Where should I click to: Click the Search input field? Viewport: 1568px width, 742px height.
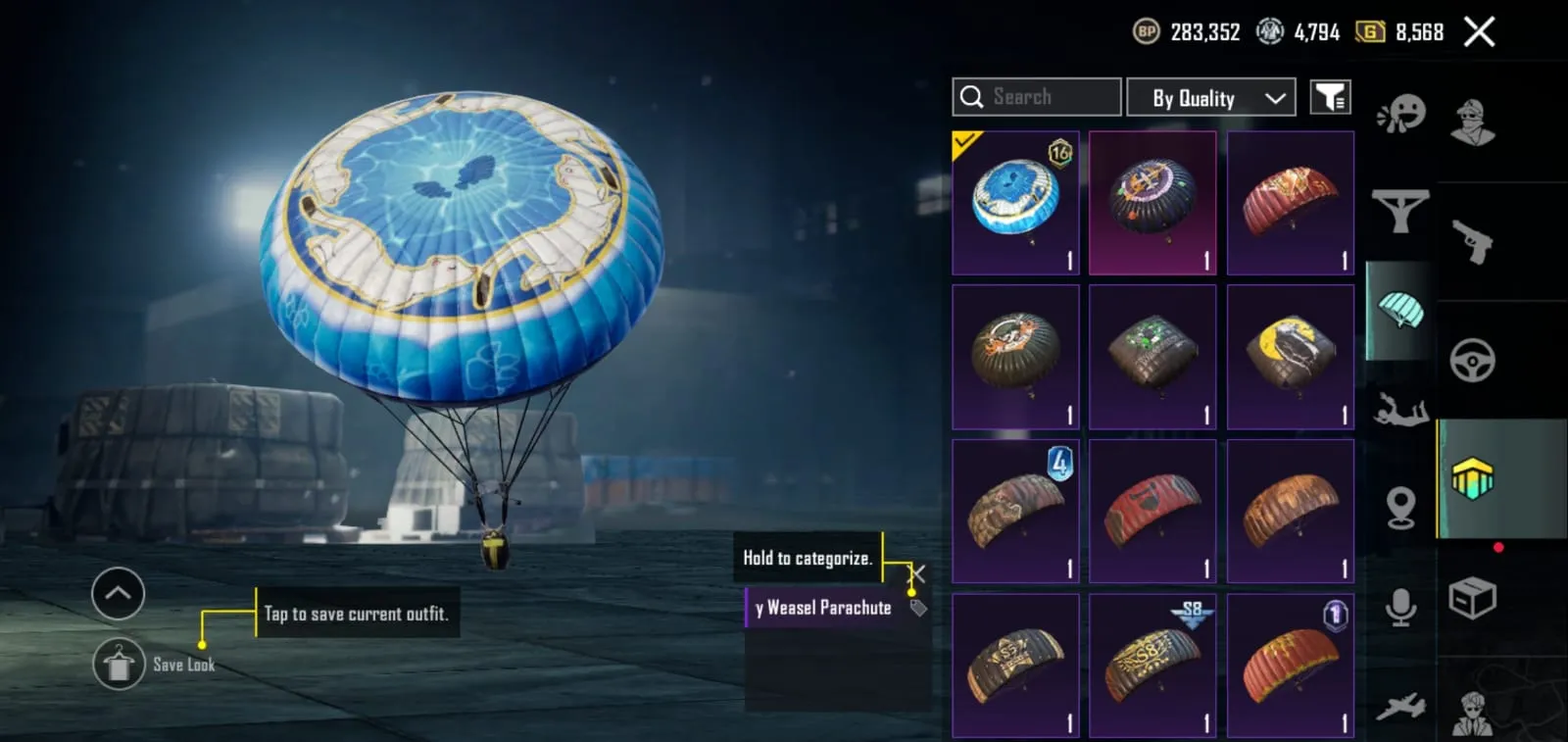[1036, 96]
